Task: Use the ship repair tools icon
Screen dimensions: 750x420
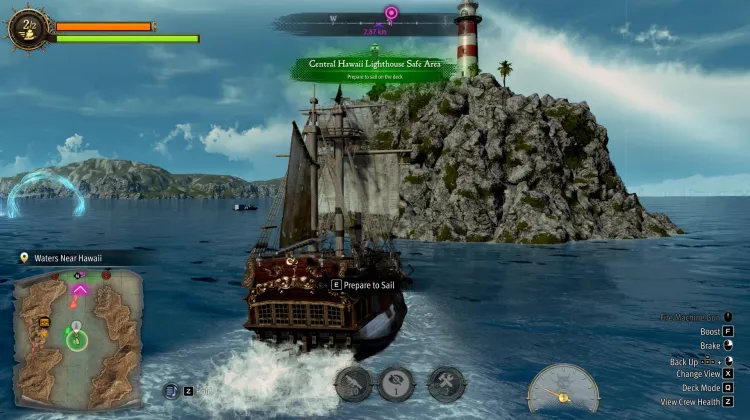Action: tap(445, 382)
